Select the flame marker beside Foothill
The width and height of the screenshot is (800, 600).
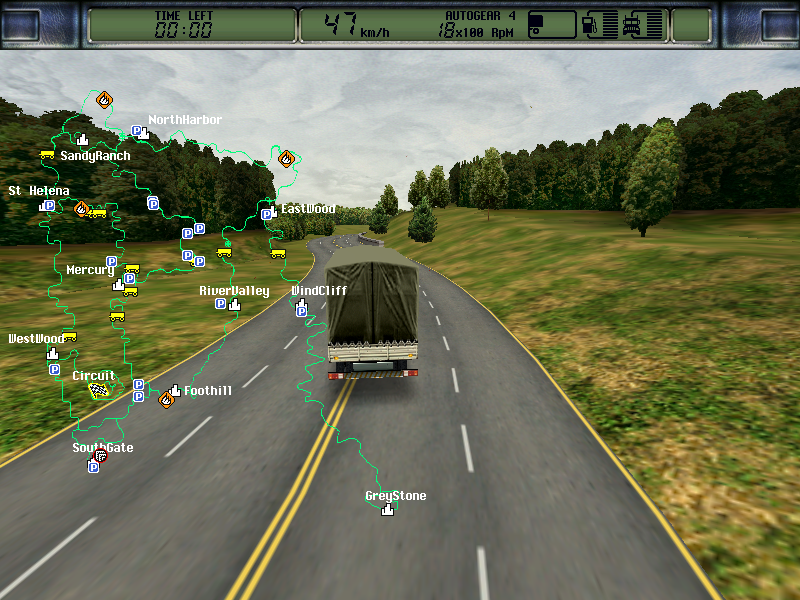coord(166,400)
